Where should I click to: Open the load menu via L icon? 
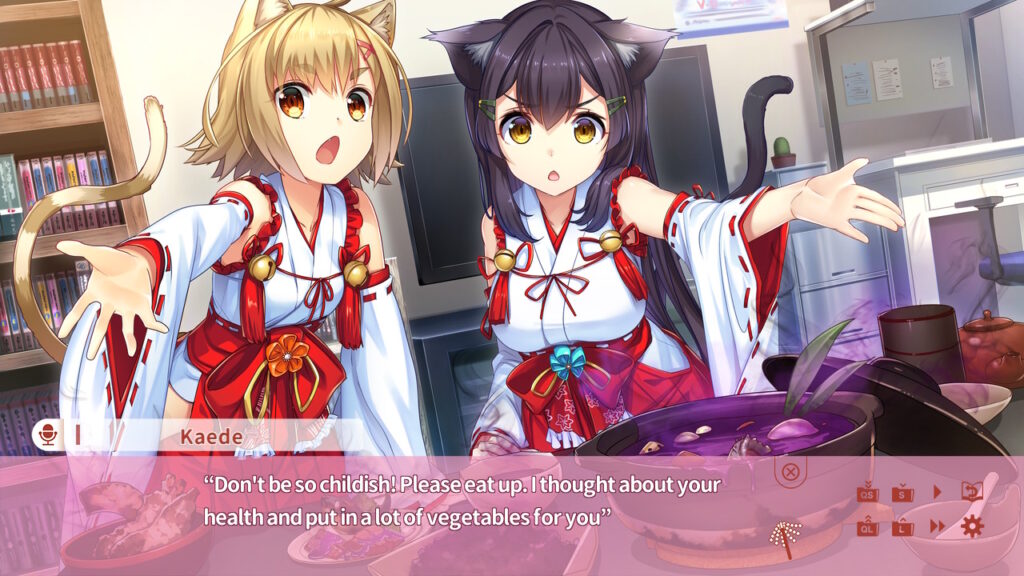(903, 526)
